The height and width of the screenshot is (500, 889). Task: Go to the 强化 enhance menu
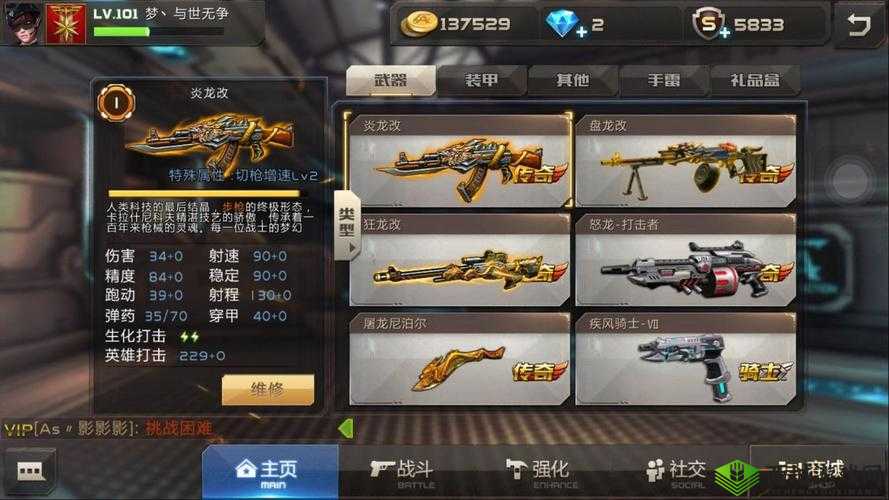point(538,472)
